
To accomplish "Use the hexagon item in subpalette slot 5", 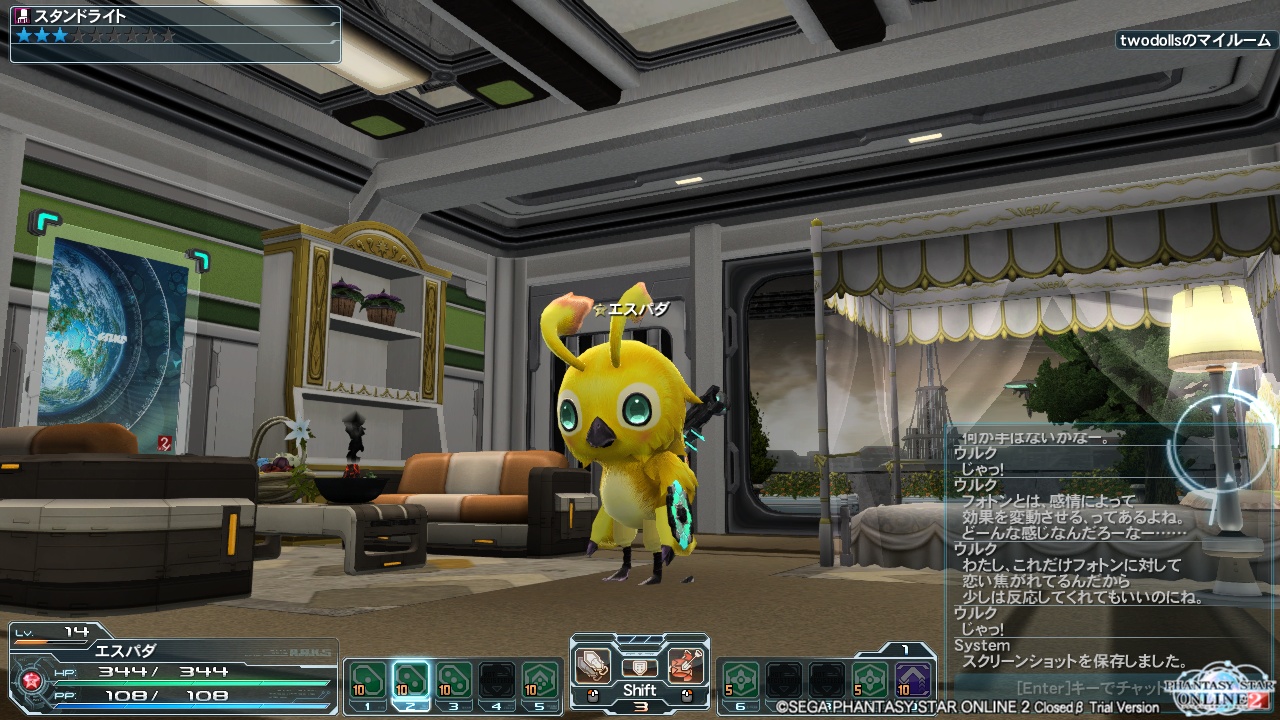I will tap(540, 680).
